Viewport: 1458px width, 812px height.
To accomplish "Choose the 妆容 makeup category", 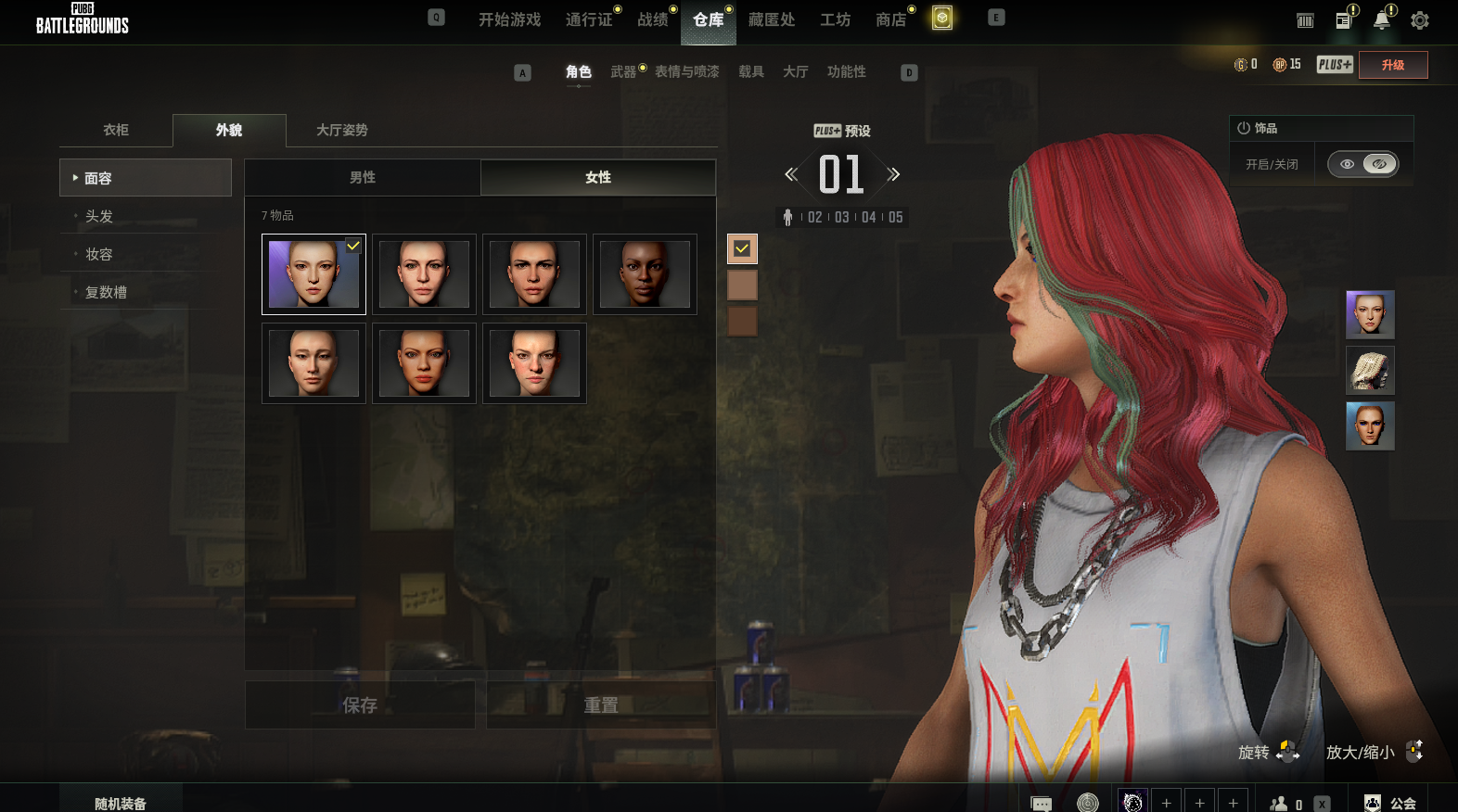I will pyautogui.click(x=99, y=254).
